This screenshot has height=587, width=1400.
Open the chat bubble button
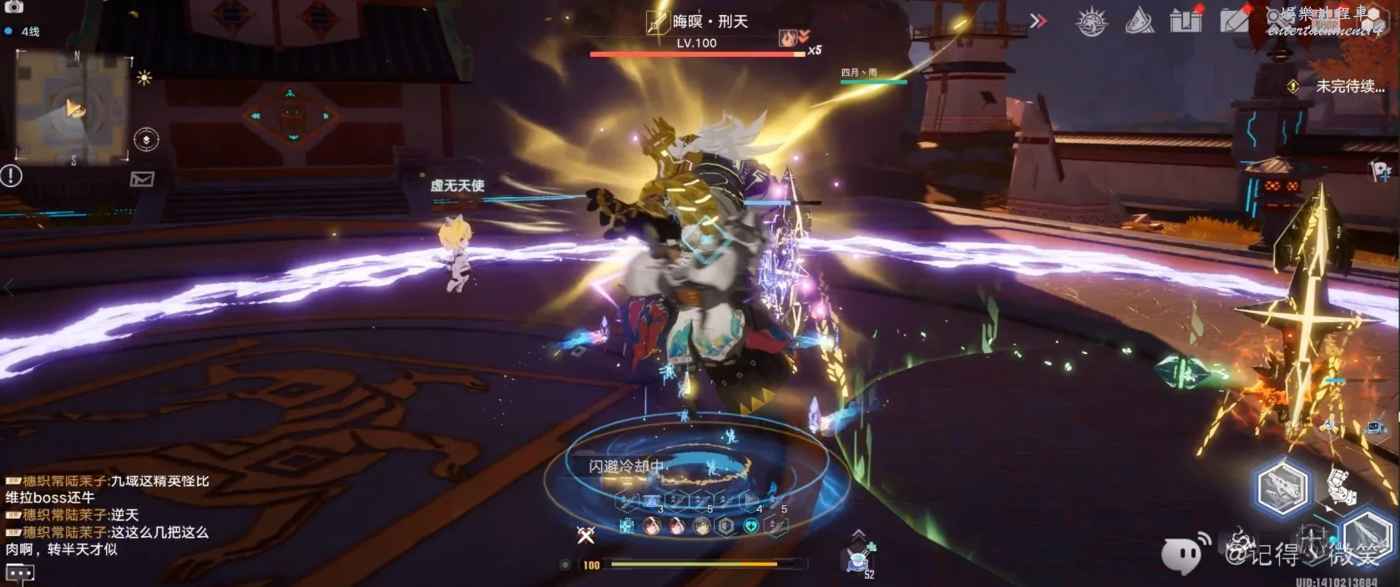tap(20, 574)
